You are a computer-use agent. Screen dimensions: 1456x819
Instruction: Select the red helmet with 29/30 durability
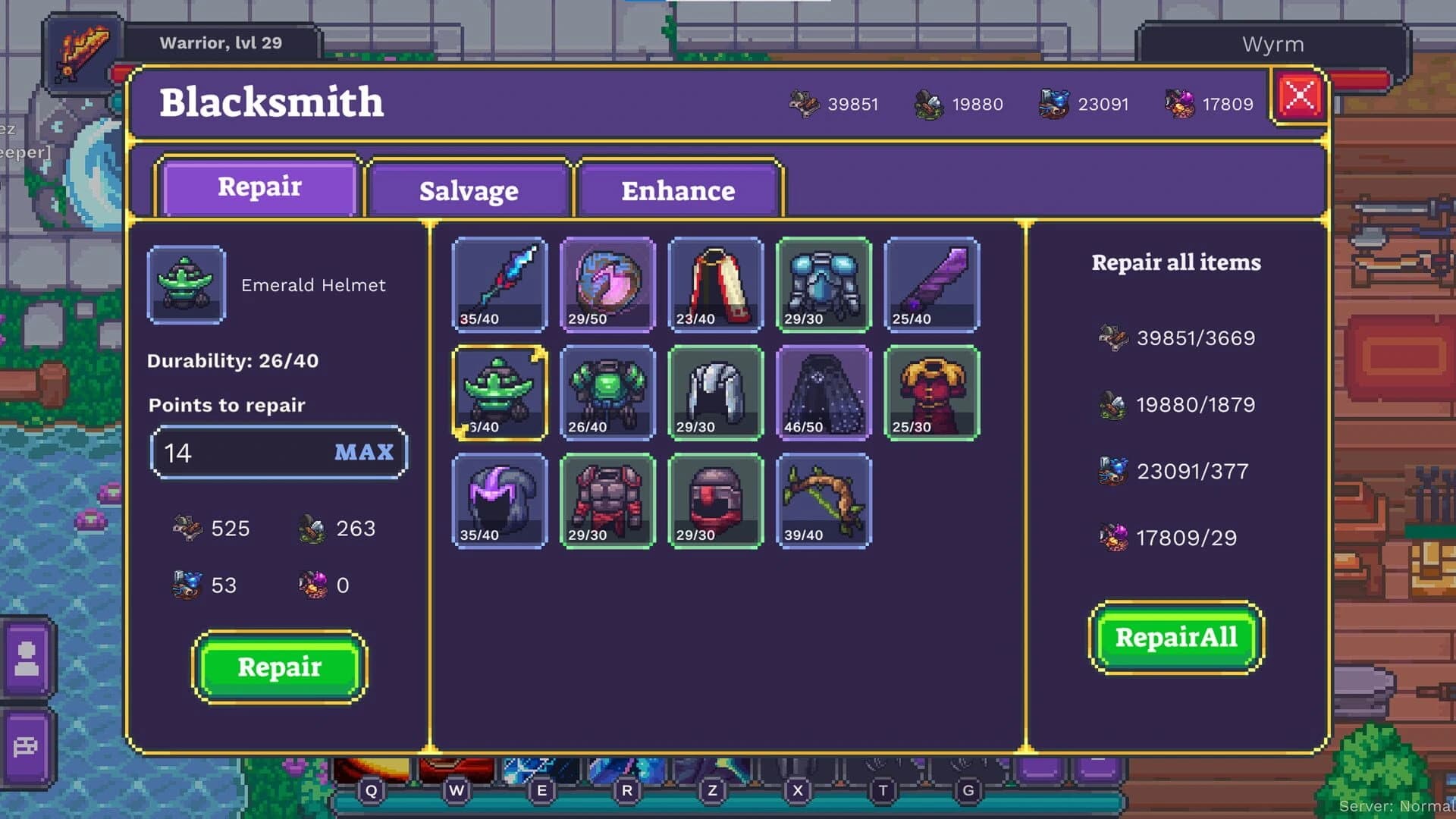716,500
